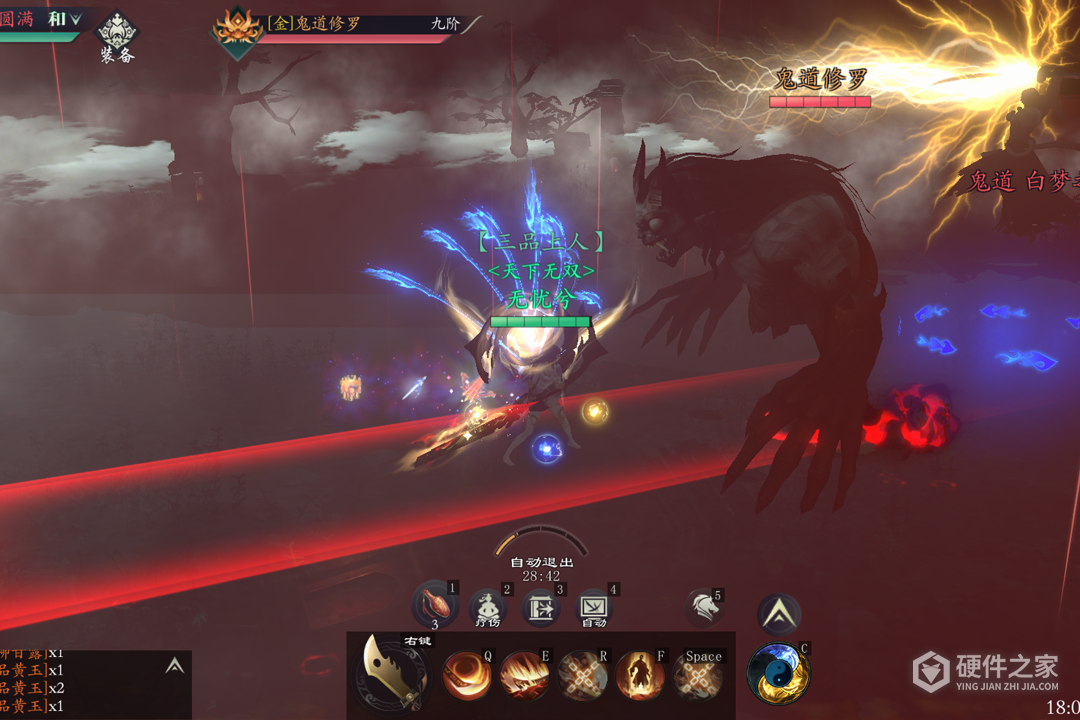Open the 装备 equipment panel
Image resolution: width=1080 pixels, height=720 pixels.
[117, 37]
